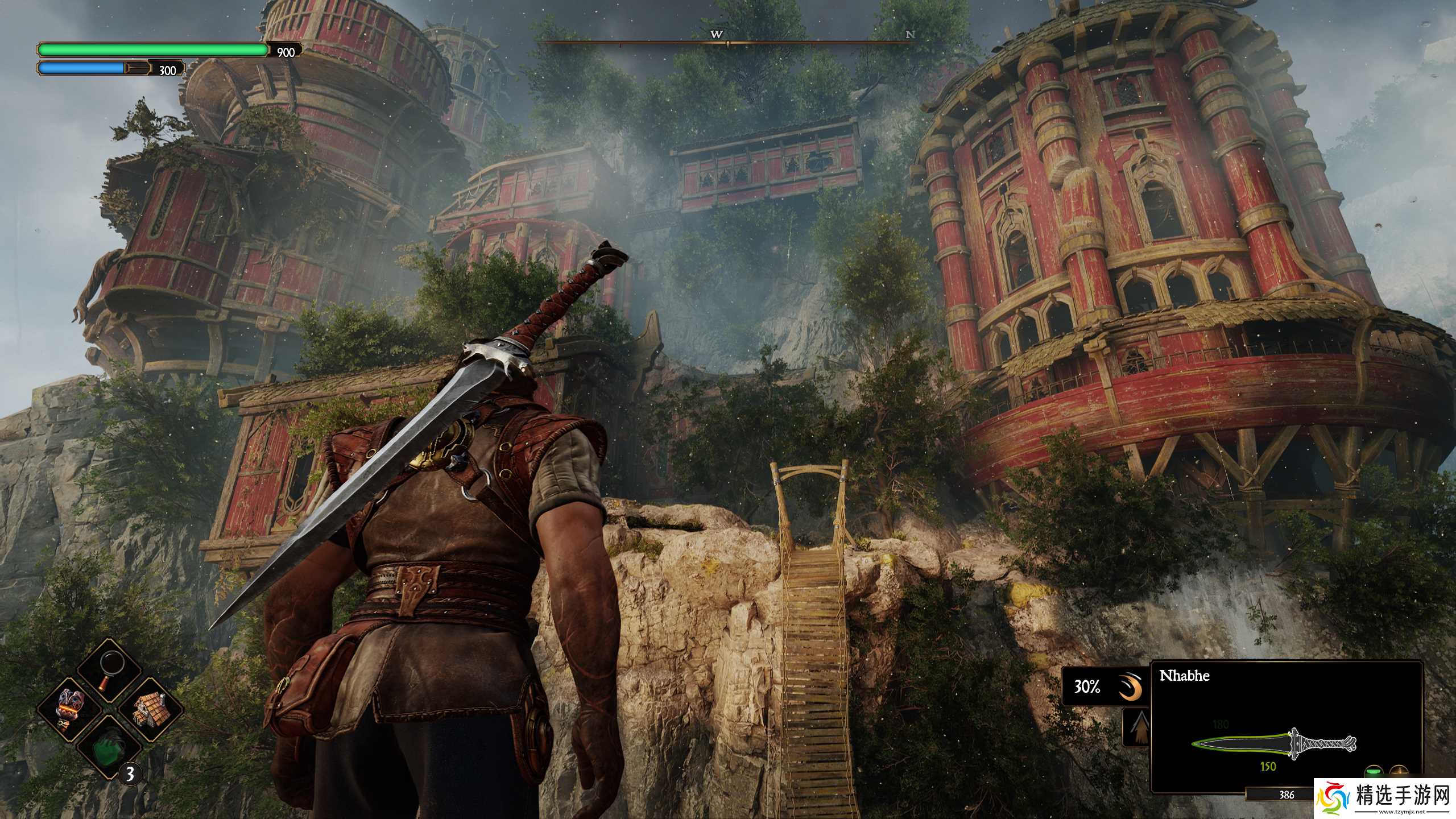Use the totem mask quick slot
Viewport: 1456px width, 819px height.
(69, 709)
